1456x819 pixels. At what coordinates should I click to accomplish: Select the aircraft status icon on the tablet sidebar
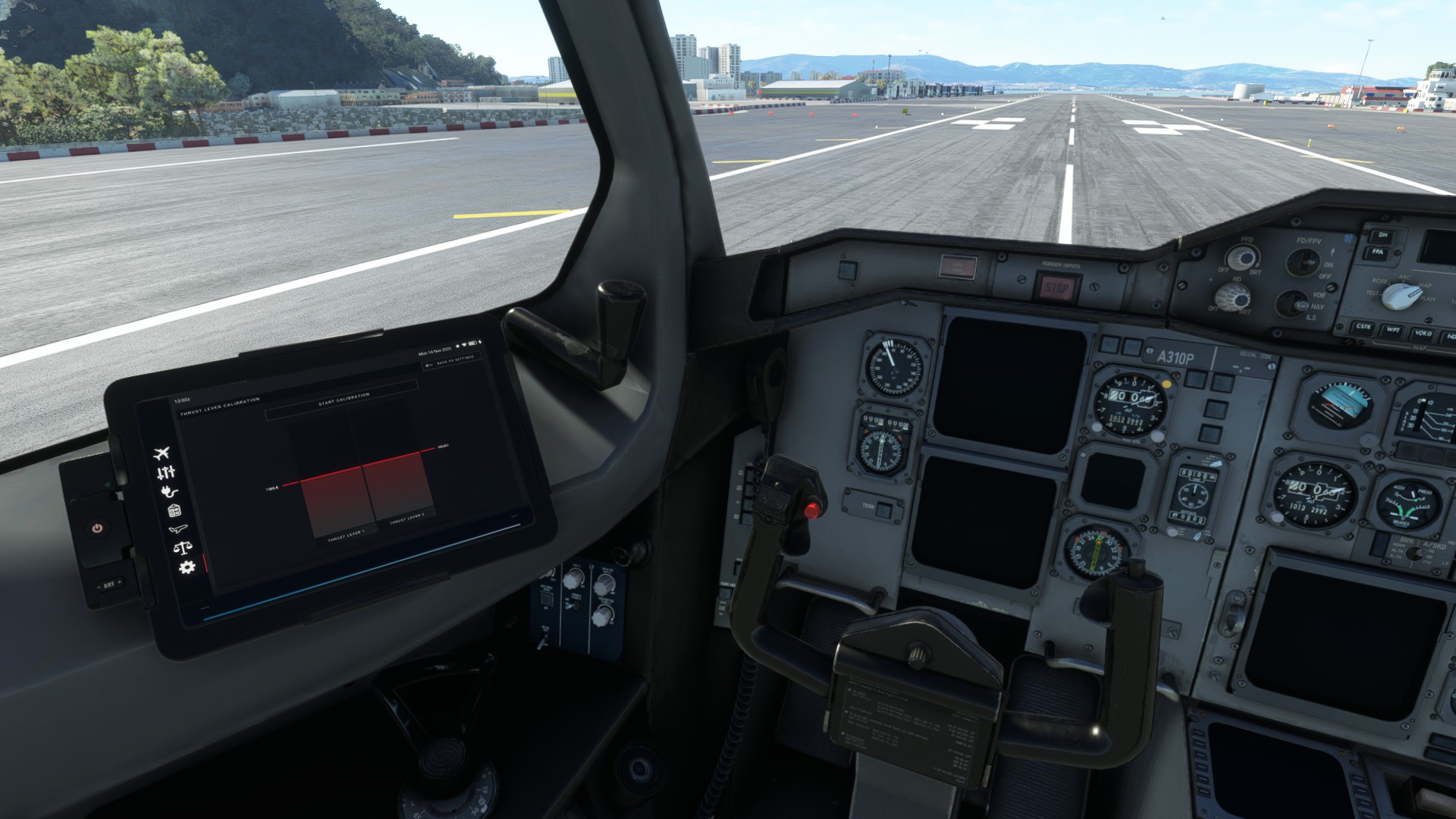(162, 453)
